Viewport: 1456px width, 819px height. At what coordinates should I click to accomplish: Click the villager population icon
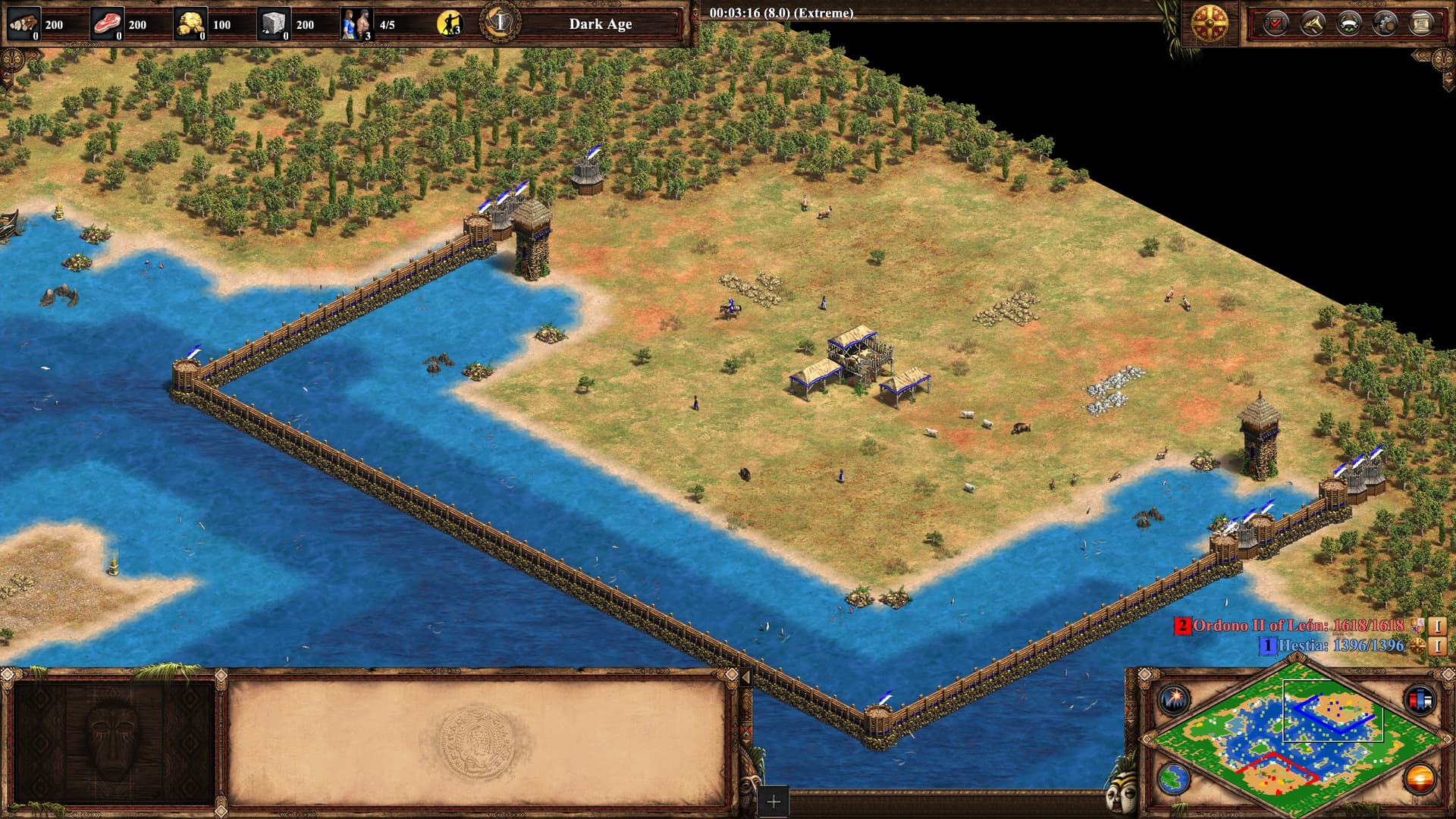pos(356,24)
